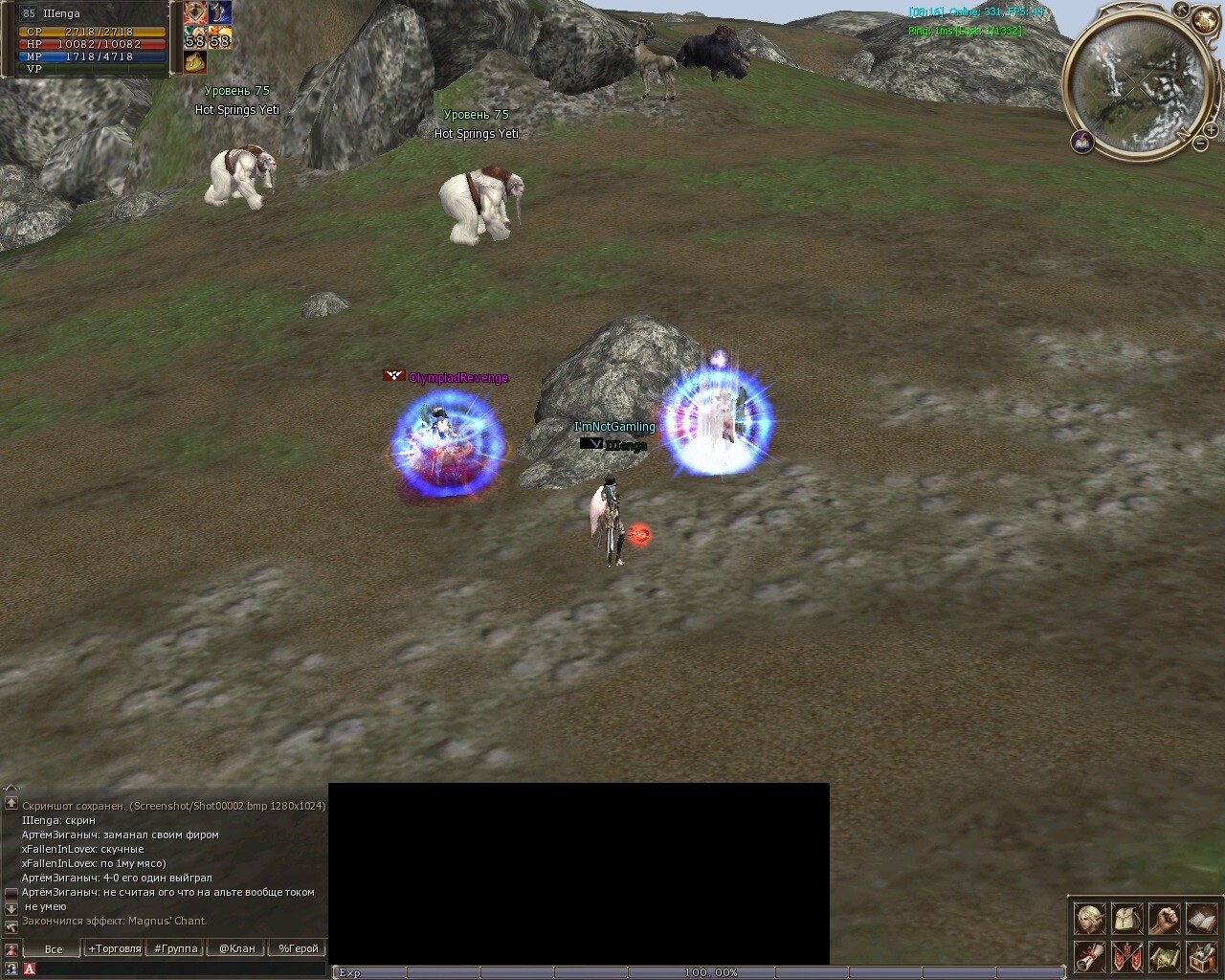Switch to the +Торговля chat tab
The width and height of the screenshot is (1225, 980).
pyautogui.click(x=115, y=949)
